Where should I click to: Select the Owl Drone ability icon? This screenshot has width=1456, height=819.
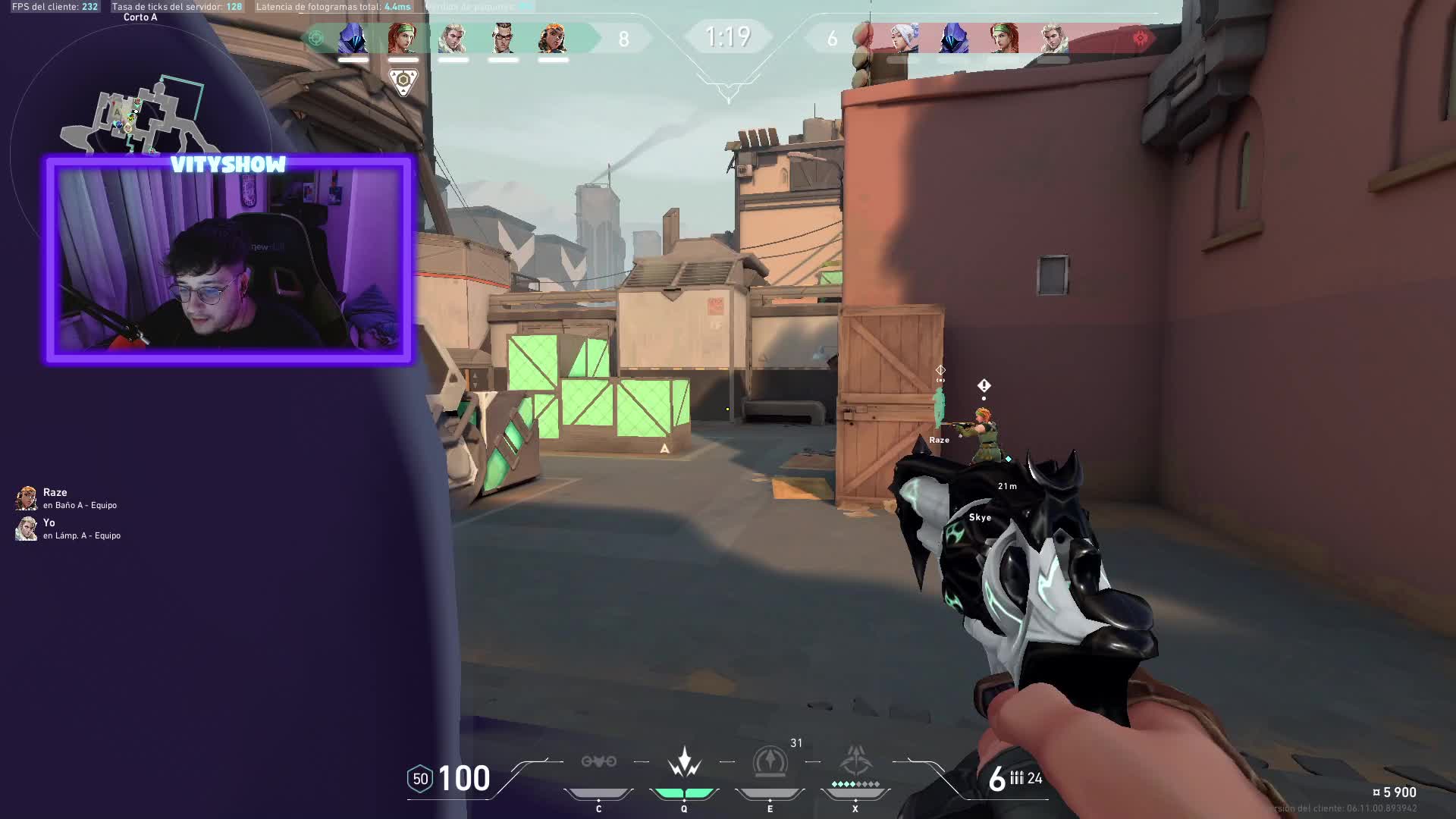(x=598, y=761)
